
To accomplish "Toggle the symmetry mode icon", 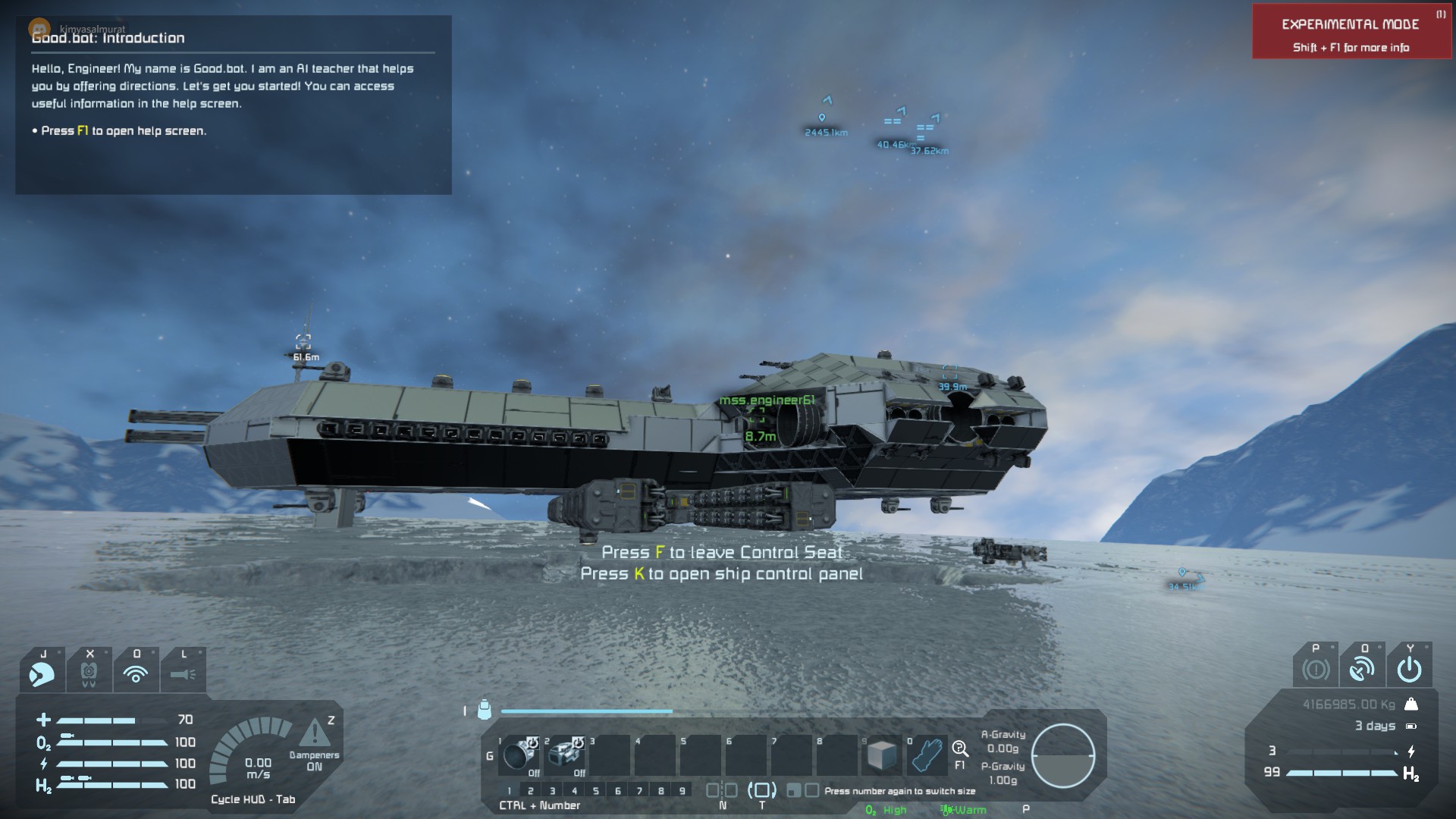I will pos(722,790).
